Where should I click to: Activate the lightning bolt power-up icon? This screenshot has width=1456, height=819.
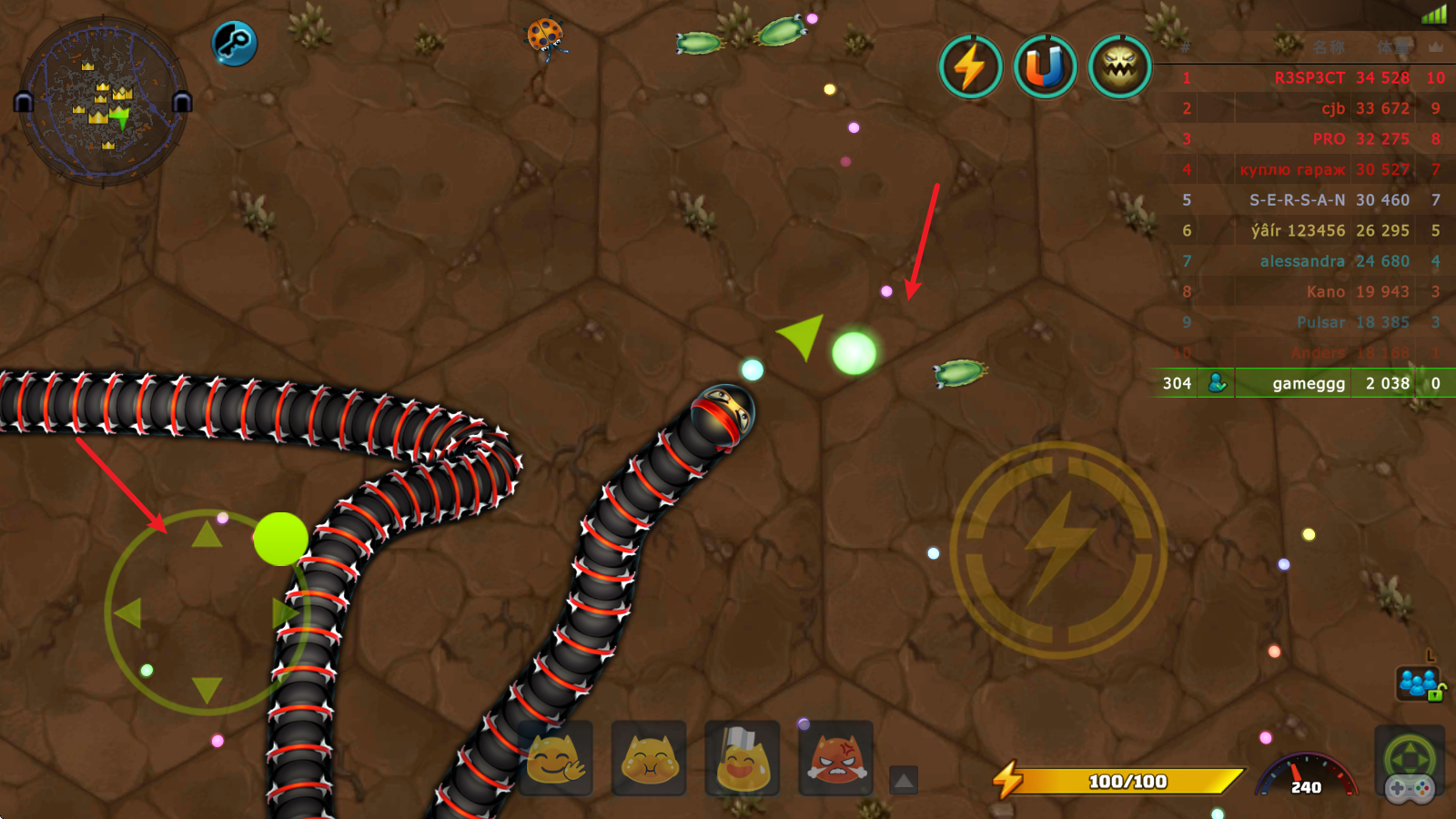970,66
